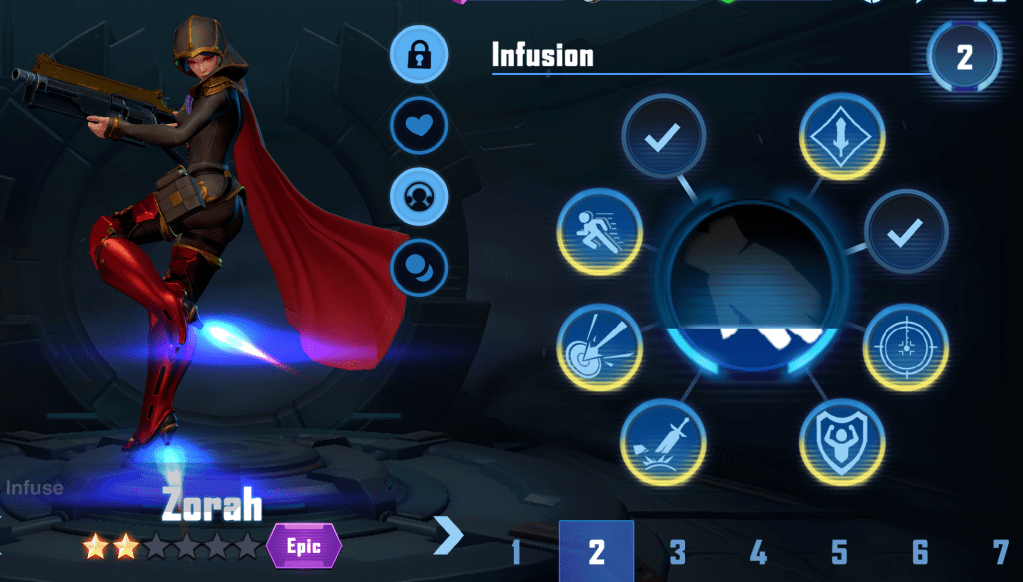This screenshot has height=582, width=1023.
Task: Switch to infusion tier 5
Action: click(839, 551)
